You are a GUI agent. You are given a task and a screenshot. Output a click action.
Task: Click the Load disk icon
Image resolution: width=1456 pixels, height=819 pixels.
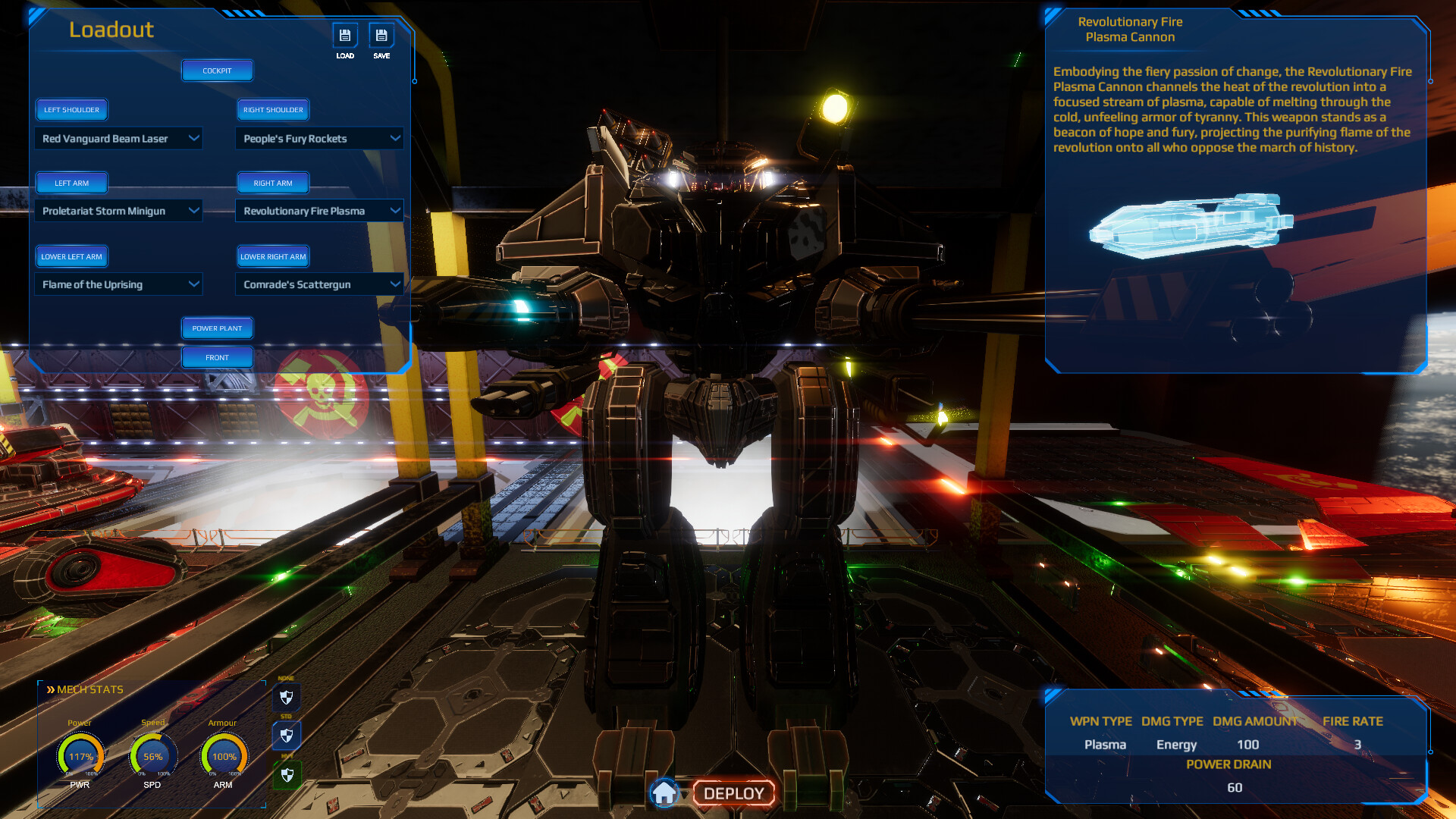[345, 35]
